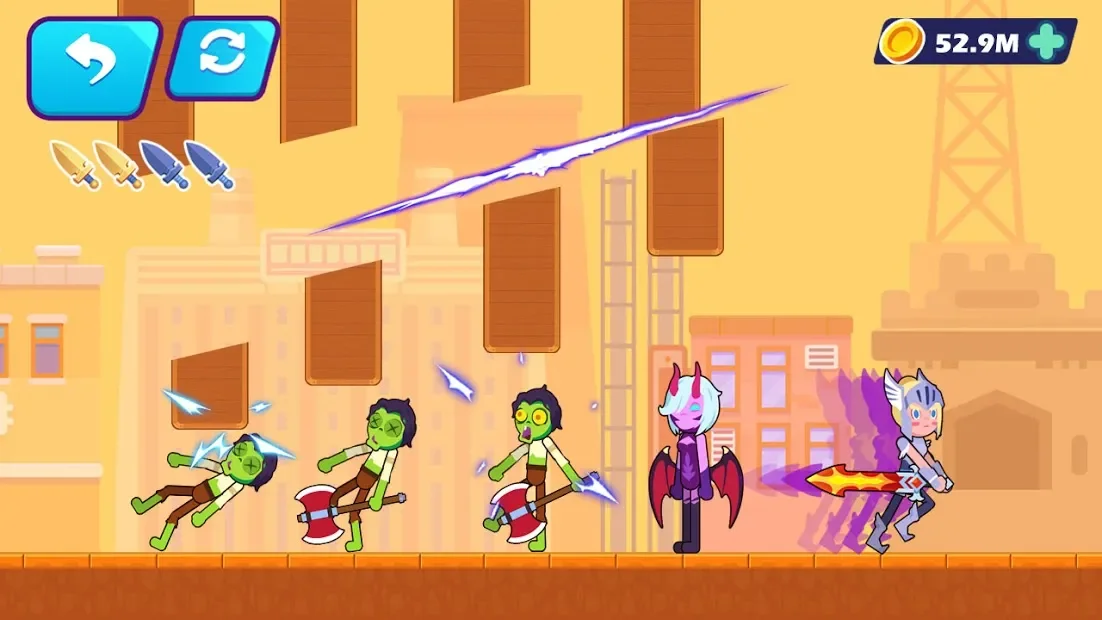Tap the green plus to add coins
1102x620 pixels.
click(1046, 41)
